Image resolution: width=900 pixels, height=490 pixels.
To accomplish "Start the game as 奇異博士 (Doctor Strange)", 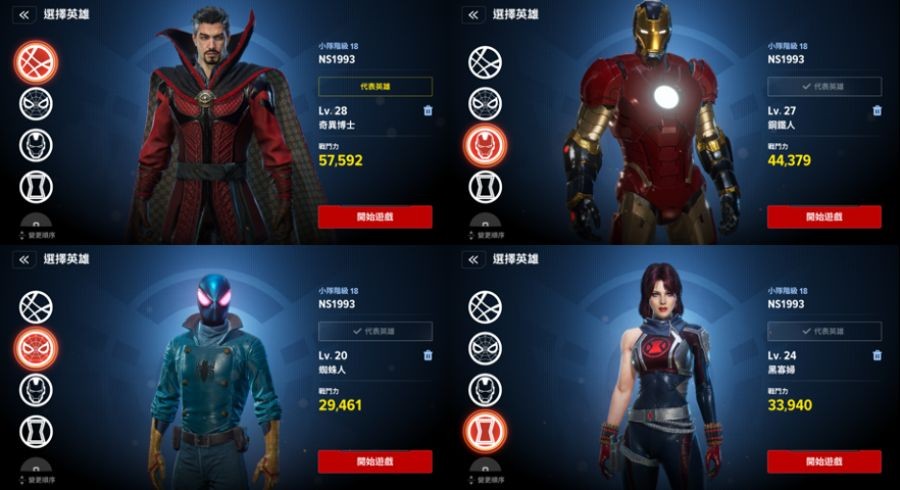I will coord(375,217).
